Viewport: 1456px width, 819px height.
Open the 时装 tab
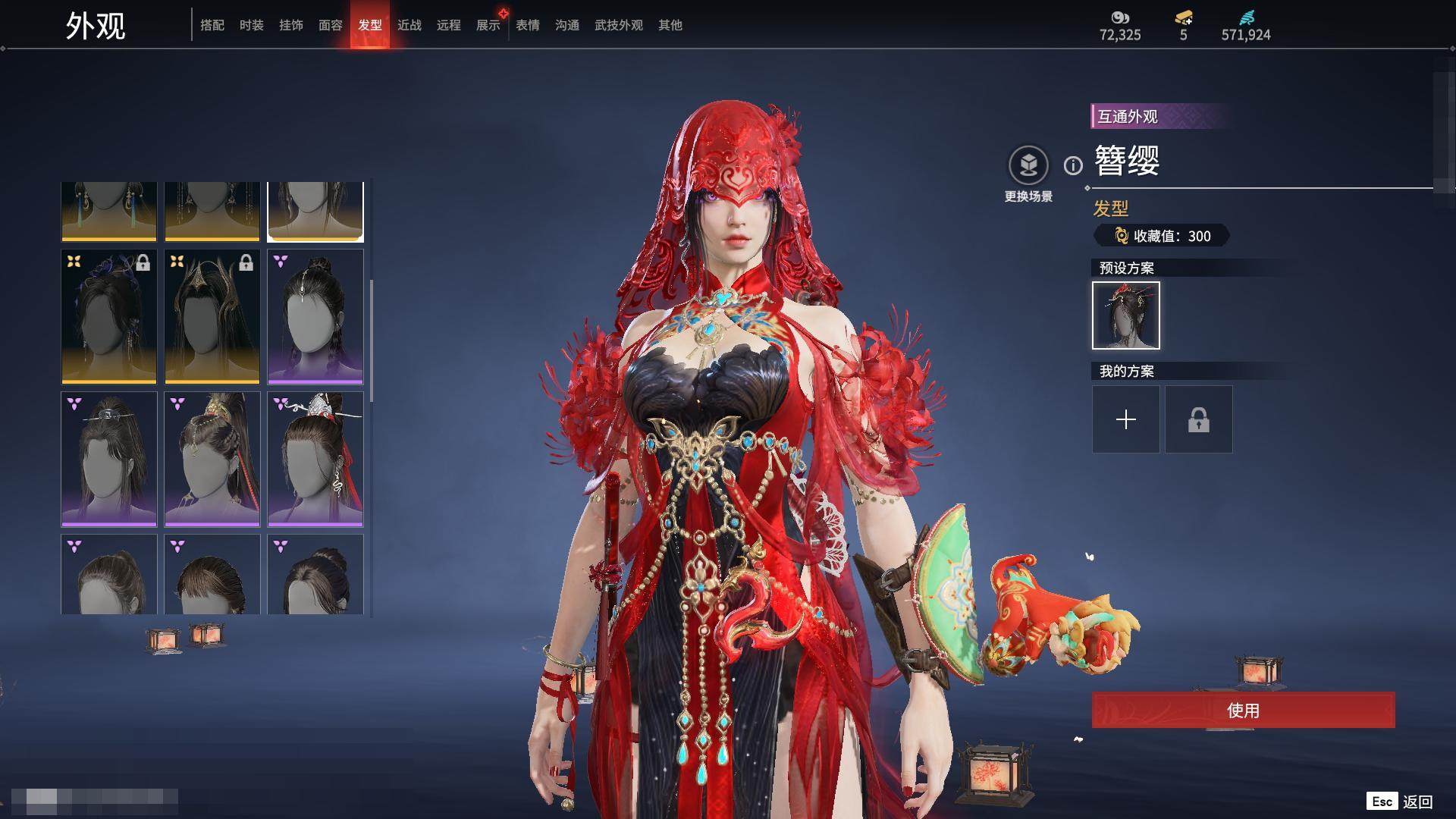252,25
